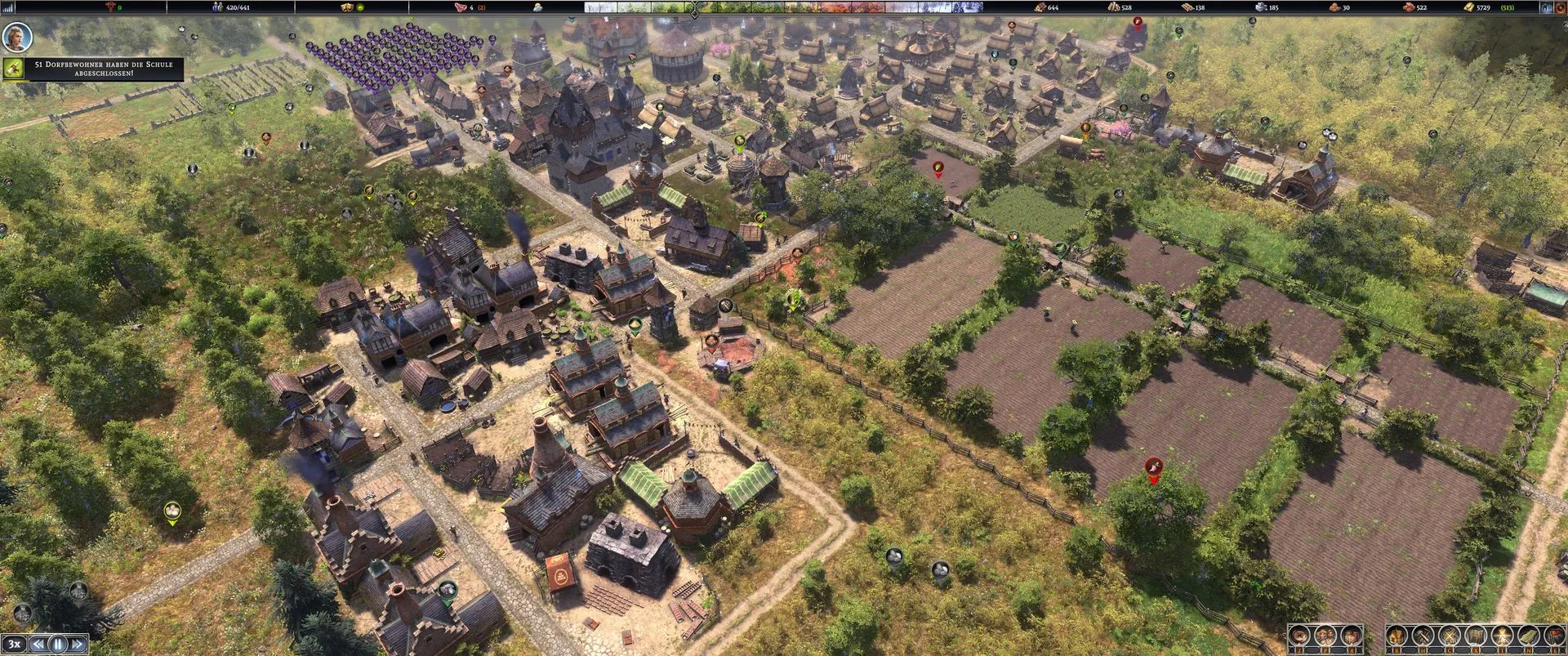Select the hammer and pickaxe tool

(1423, 636)
